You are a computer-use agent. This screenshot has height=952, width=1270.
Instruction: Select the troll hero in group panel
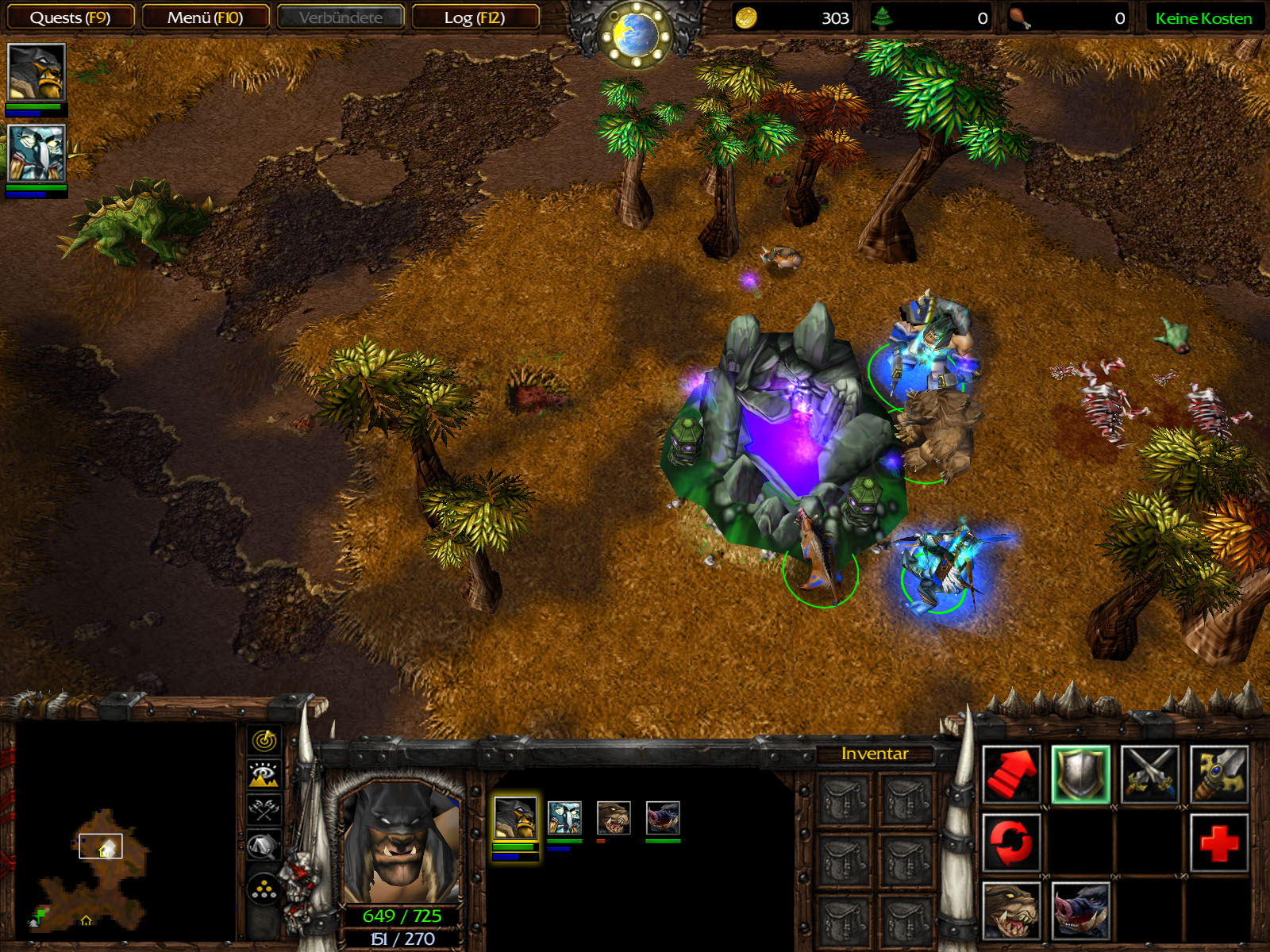(x=564, y=818)
